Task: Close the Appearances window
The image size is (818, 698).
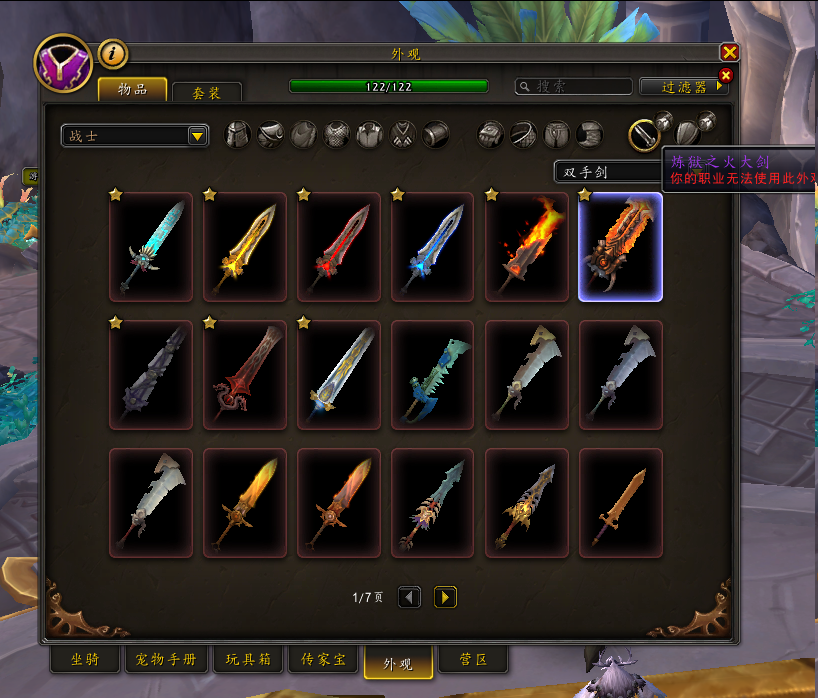Action: tap(730, 53)
